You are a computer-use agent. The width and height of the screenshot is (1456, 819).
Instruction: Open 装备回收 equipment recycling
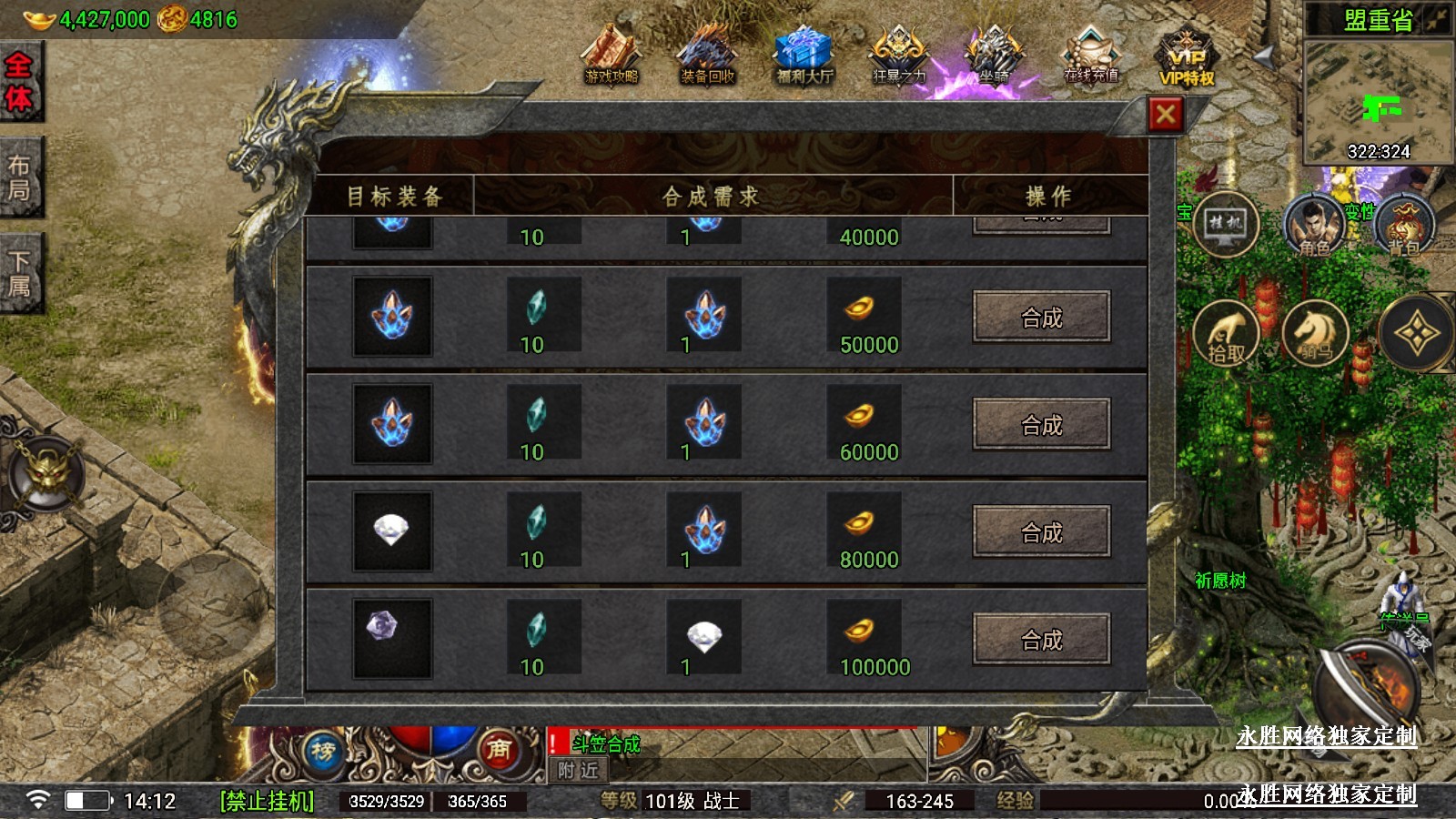coord(707,55)
